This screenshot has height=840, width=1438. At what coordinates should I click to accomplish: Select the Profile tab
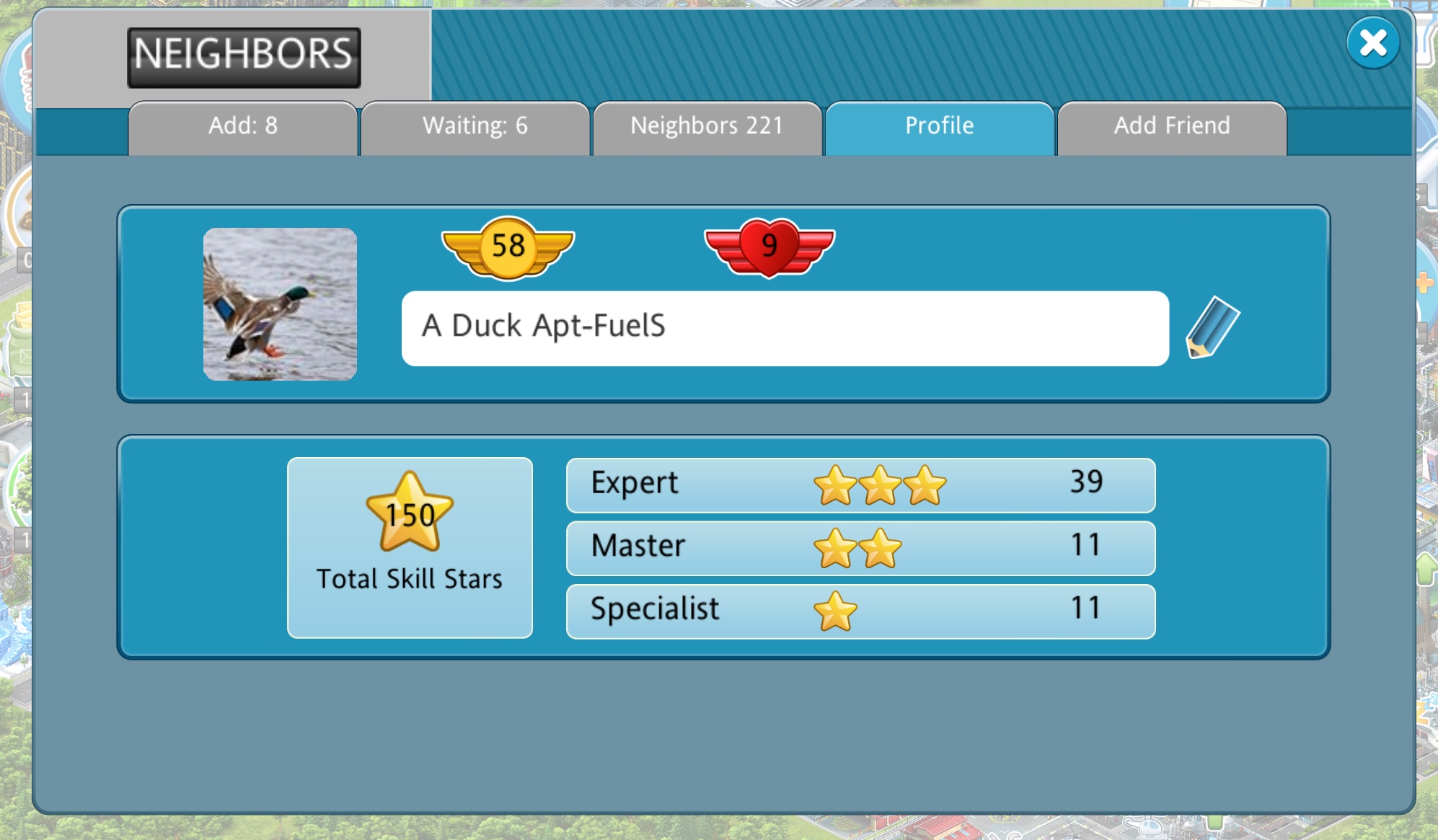[939, 127]
